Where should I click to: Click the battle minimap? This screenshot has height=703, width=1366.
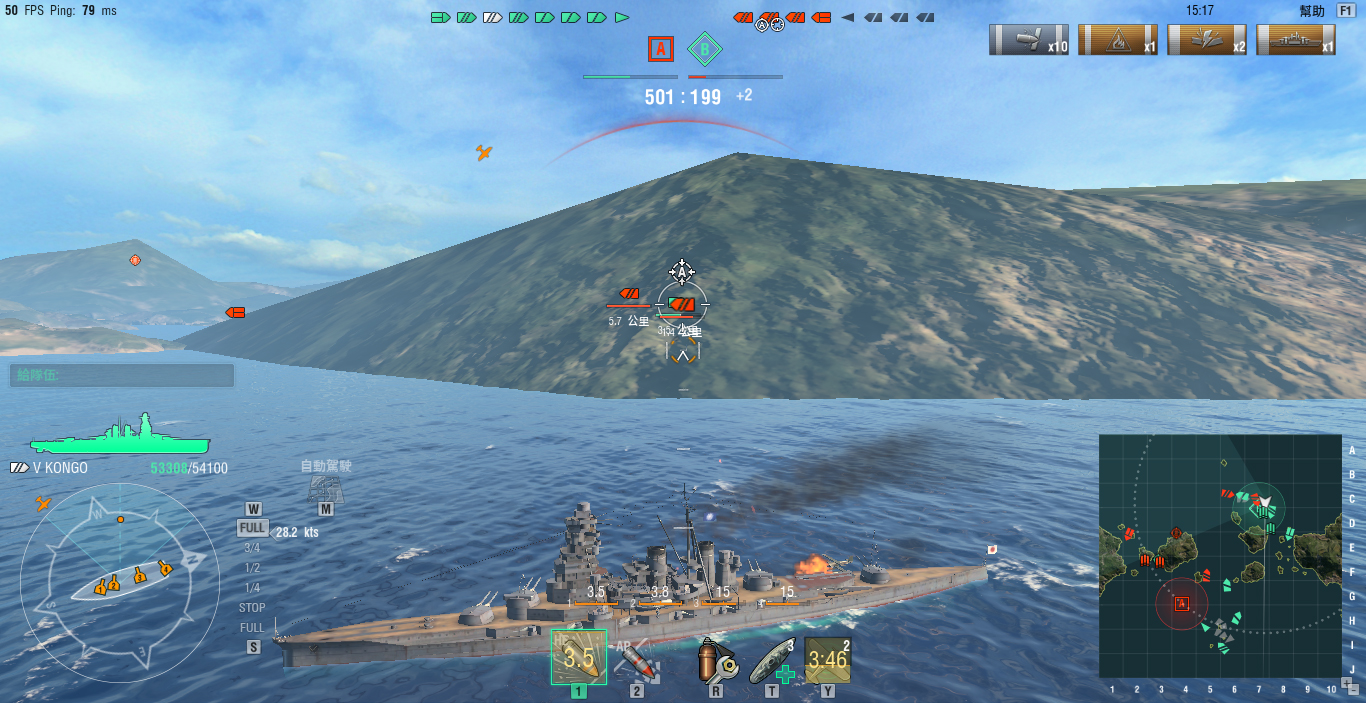[x=1220, y=556]
